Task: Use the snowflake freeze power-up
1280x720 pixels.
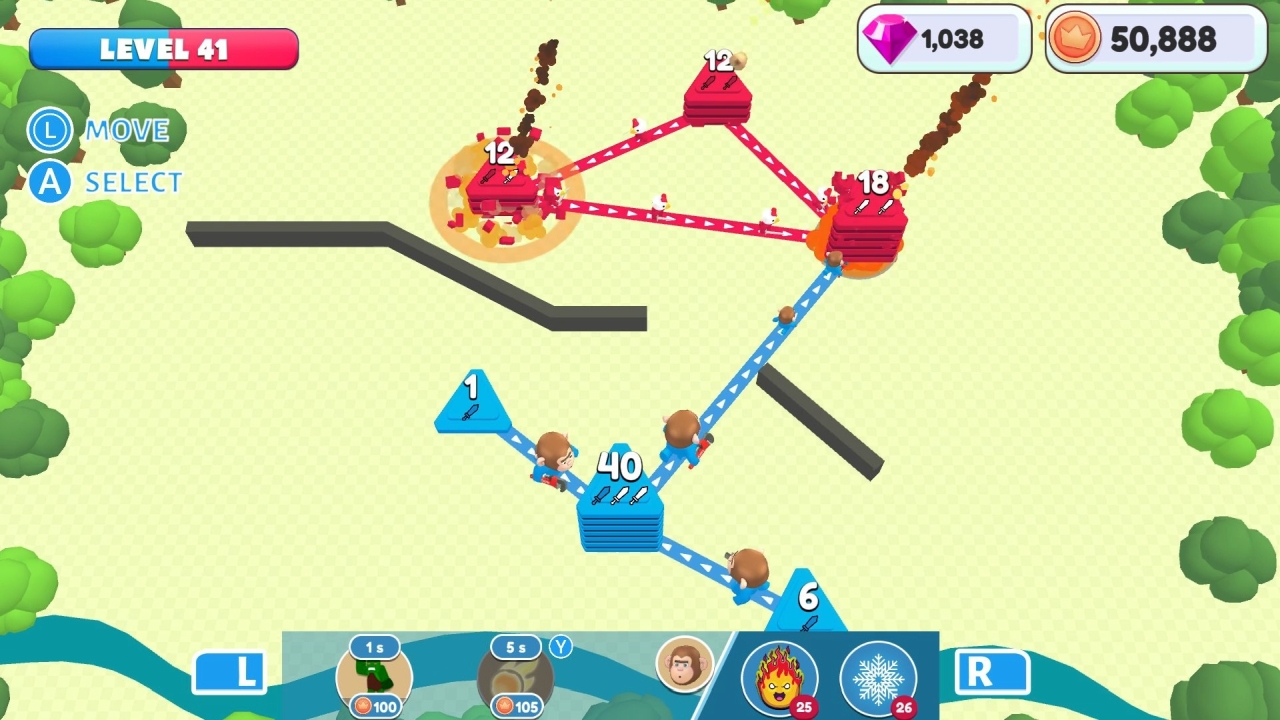Action: point(878,678)
